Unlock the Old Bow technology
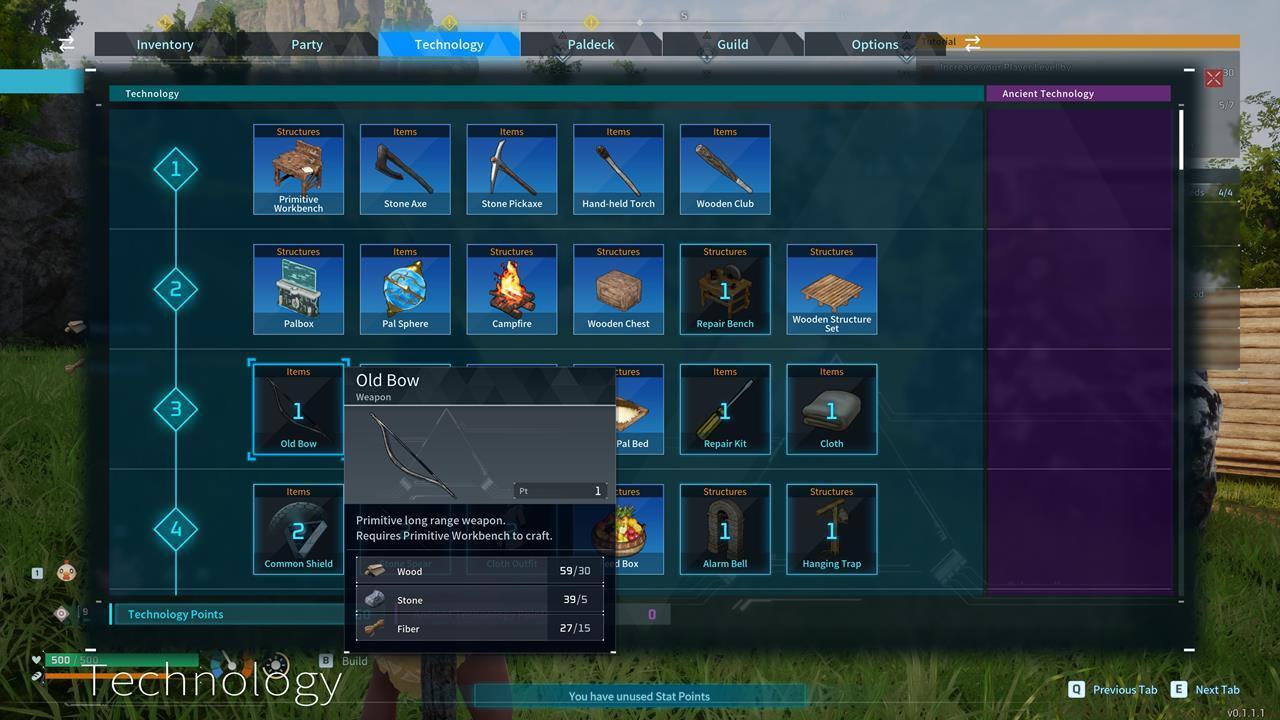 (x=298, y=408)
